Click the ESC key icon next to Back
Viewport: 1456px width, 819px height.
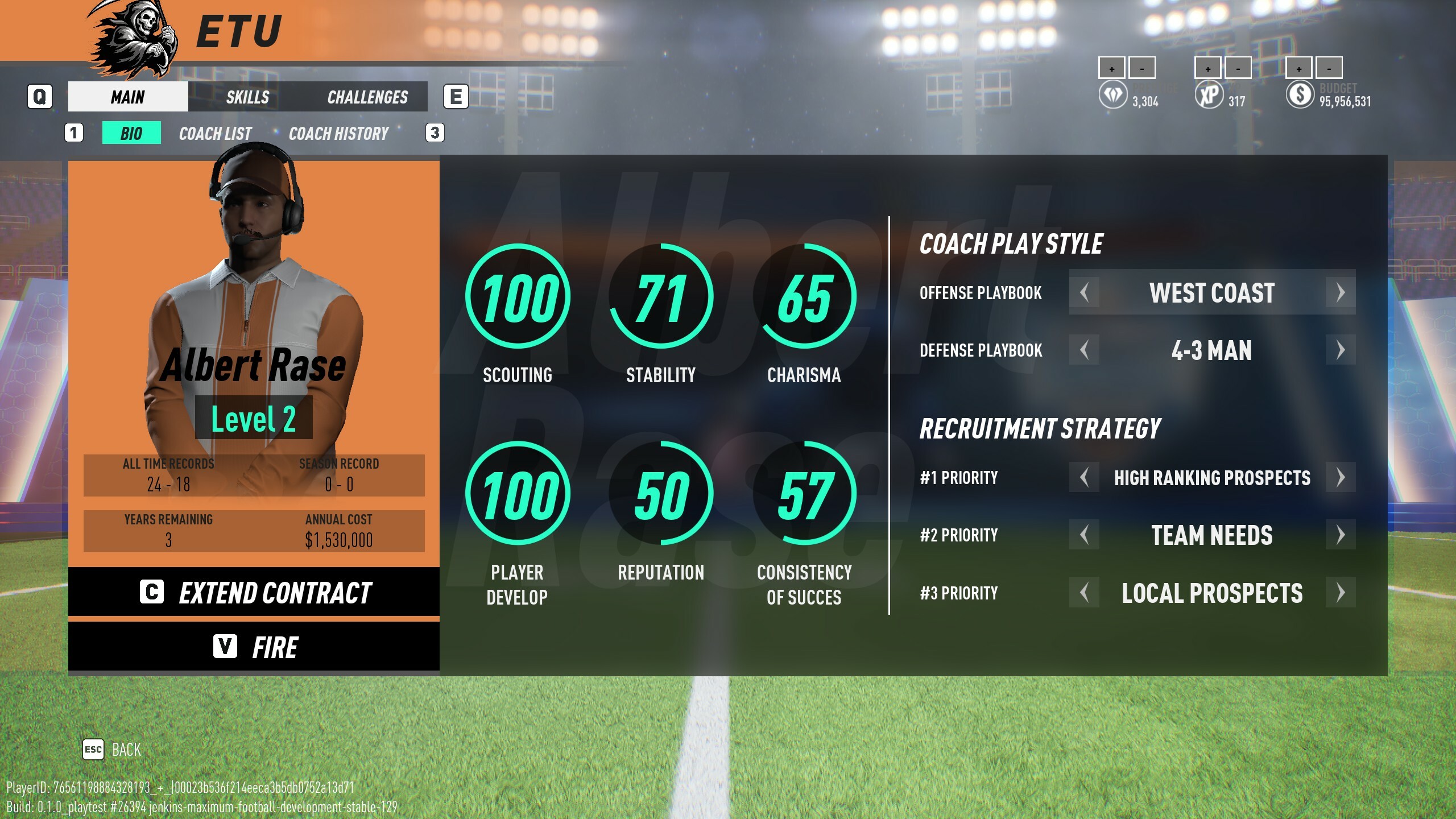(x=94, y=750)
